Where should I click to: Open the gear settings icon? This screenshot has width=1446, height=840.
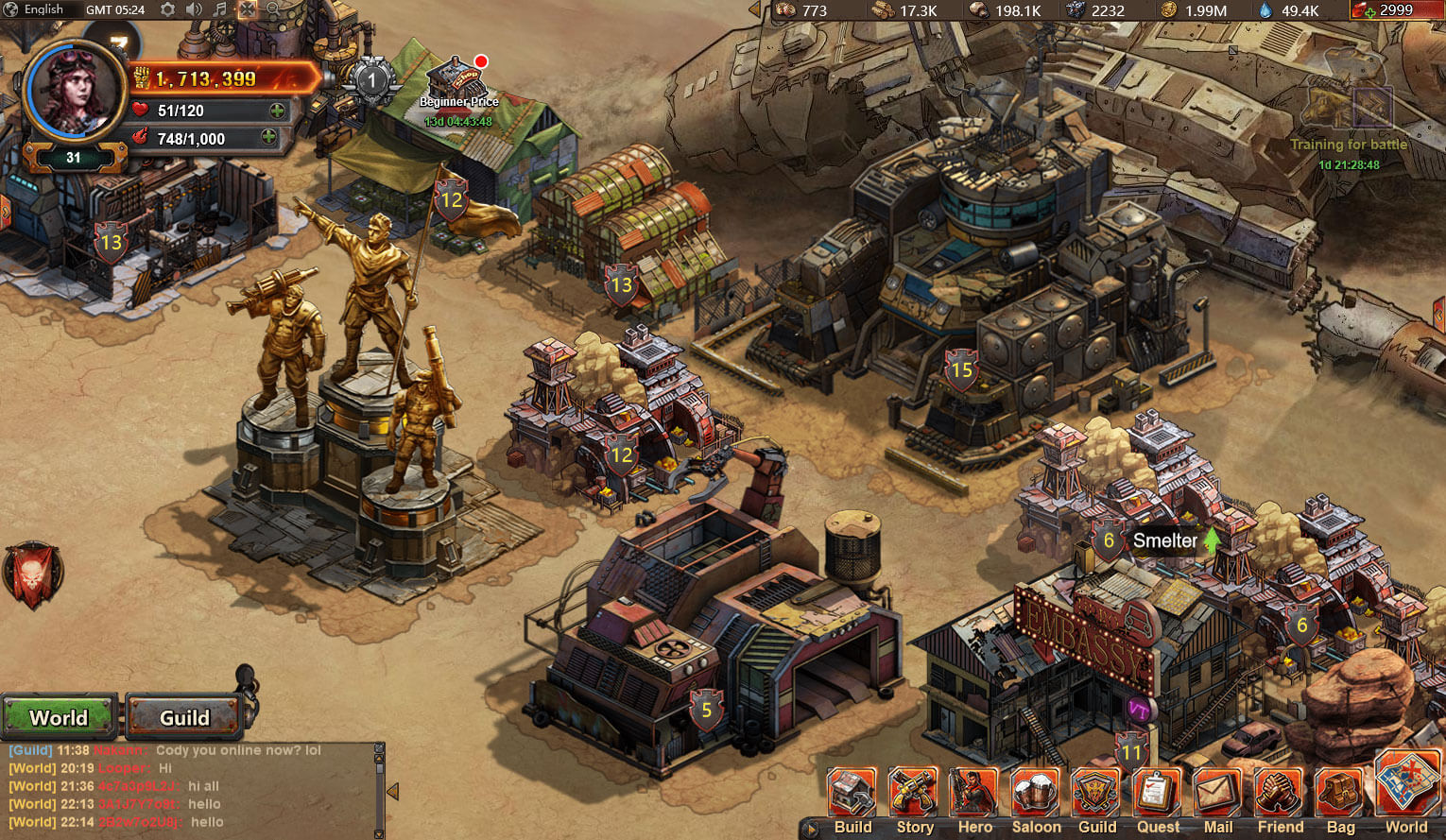coord(167,10)
